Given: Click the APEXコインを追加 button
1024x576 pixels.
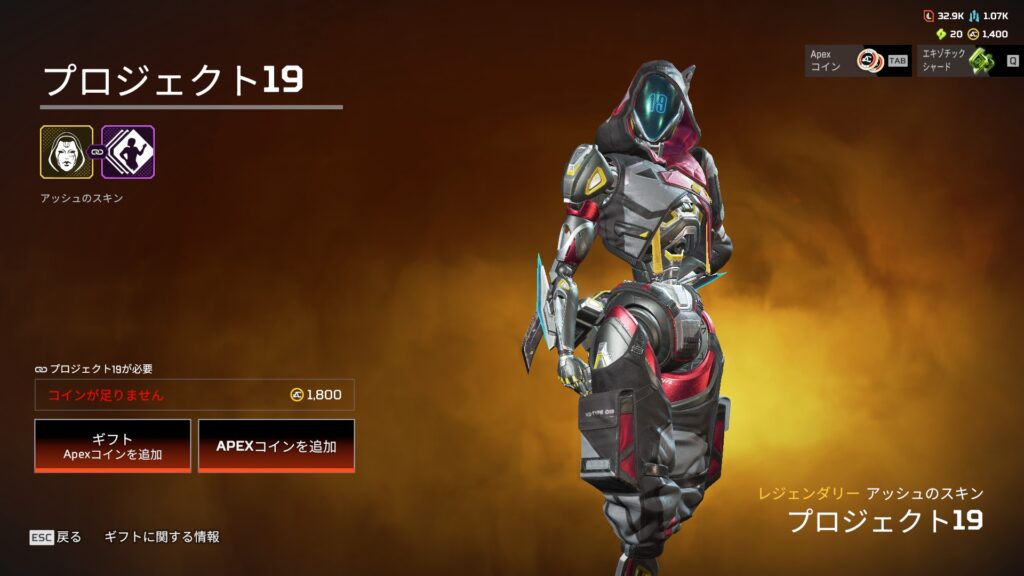Looking at the screenshot, I should (276, 445).
